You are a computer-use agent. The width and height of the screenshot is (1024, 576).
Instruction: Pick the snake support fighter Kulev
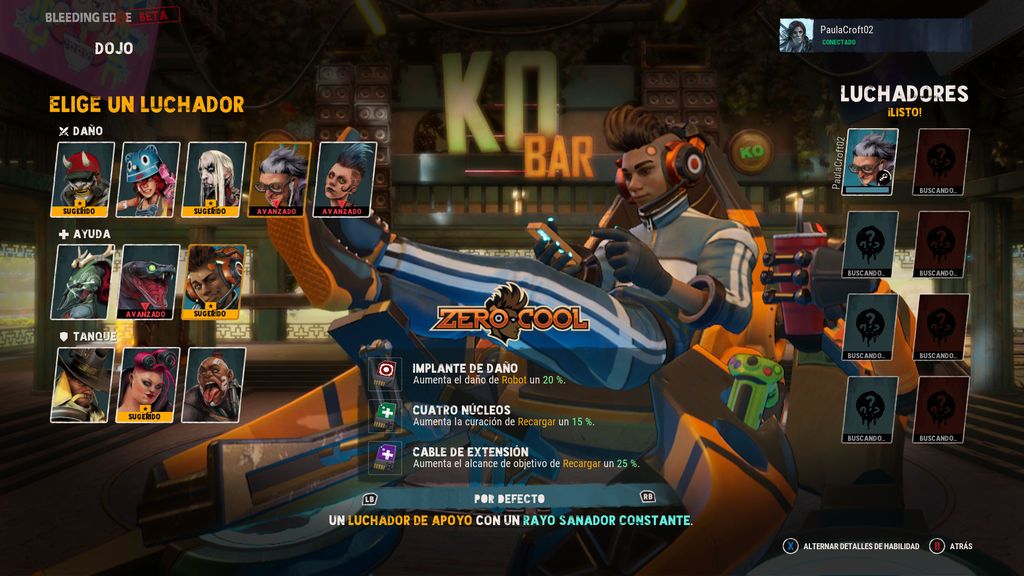150,281
